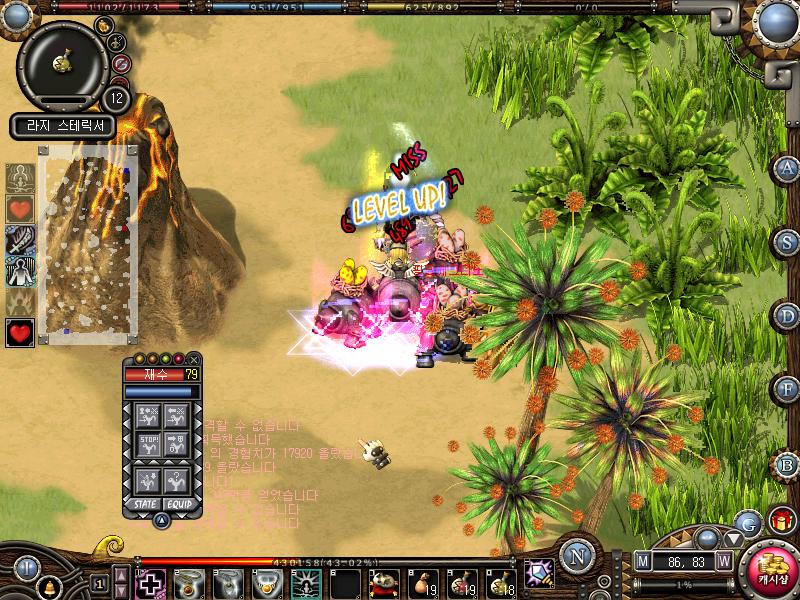Image resolution: width=800 pixels, height=600 pixels.
Task: Collapse the pet panel with the round arrow
Action: [160, 519]
